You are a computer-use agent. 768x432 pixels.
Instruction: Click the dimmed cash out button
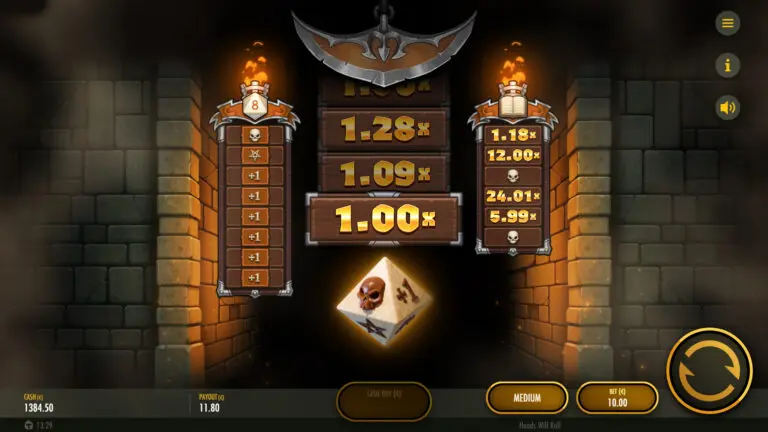click(x=384, y=400)
